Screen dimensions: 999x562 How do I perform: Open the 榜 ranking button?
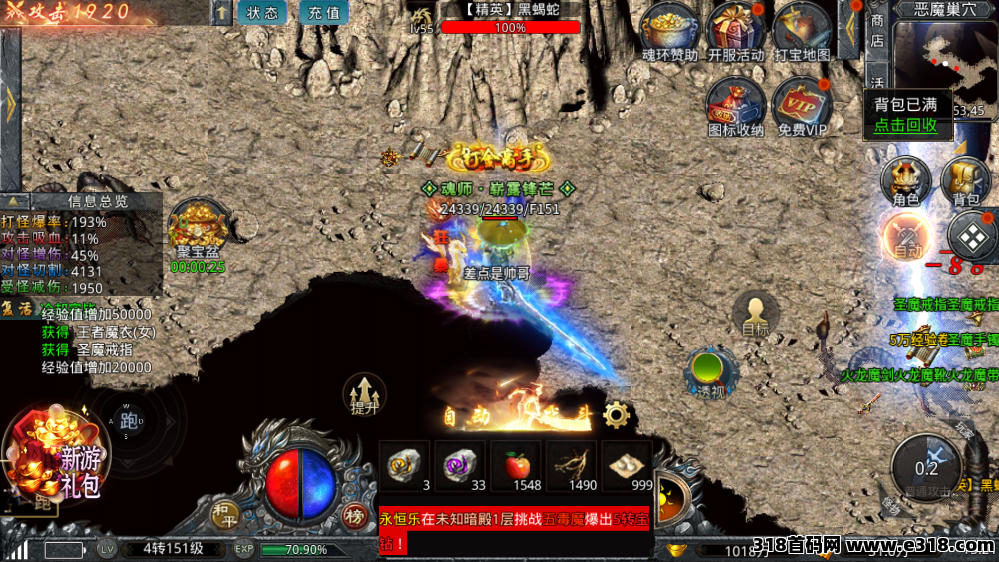(354, 515)
